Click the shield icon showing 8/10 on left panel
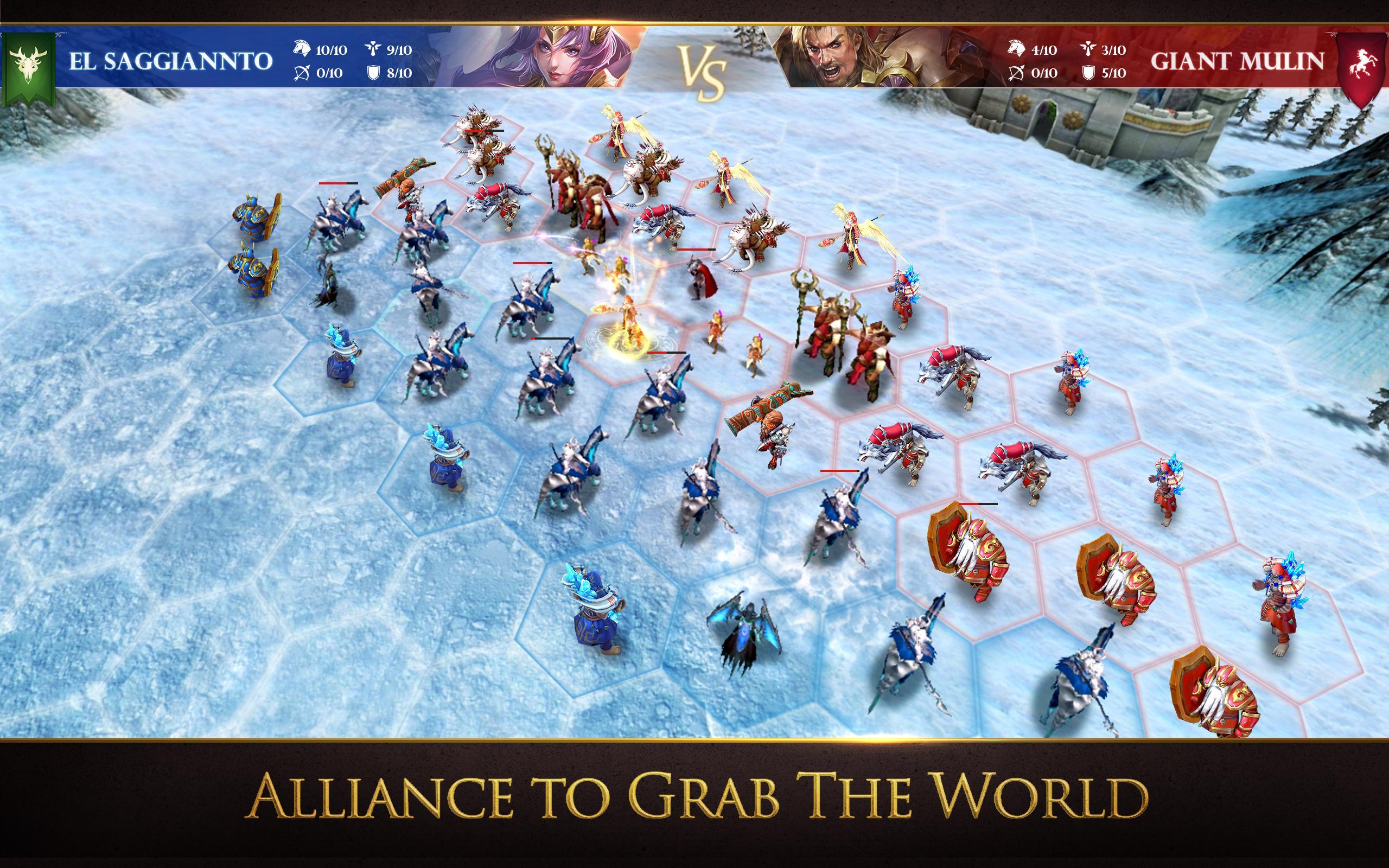 pos(376,73)
